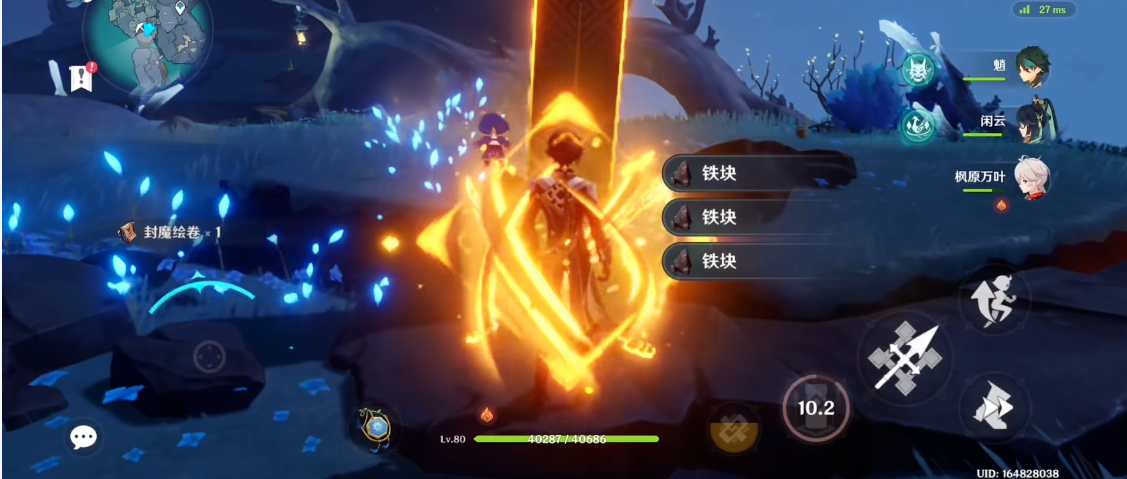Trigger the elemental burst button
This screenshot has width=1127, height=479.
pyautogui.click(x=733, y=427)
